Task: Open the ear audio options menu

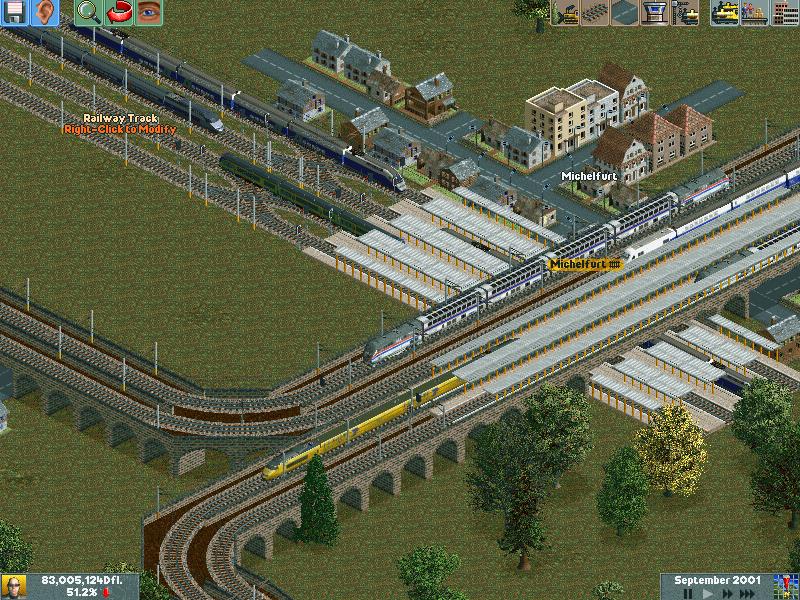Action: point(45,13)
